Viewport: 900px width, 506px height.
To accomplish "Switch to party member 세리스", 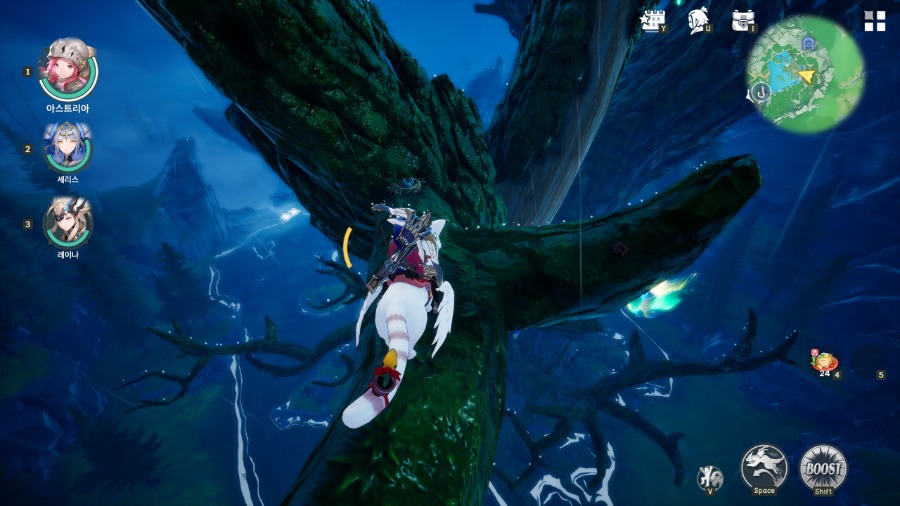I will [x=68, y=147].
